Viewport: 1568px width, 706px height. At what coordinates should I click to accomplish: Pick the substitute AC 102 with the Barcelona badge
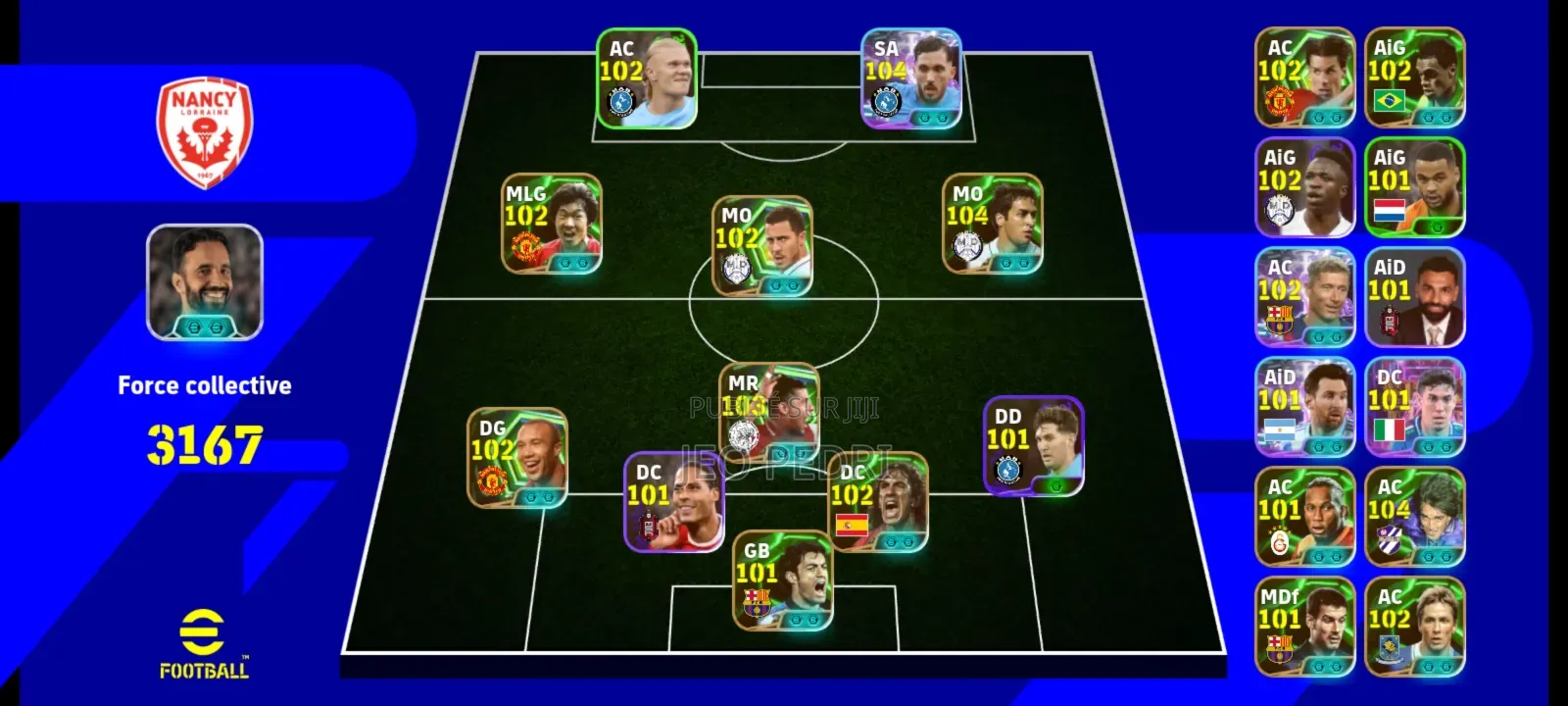coord(1304,297)
